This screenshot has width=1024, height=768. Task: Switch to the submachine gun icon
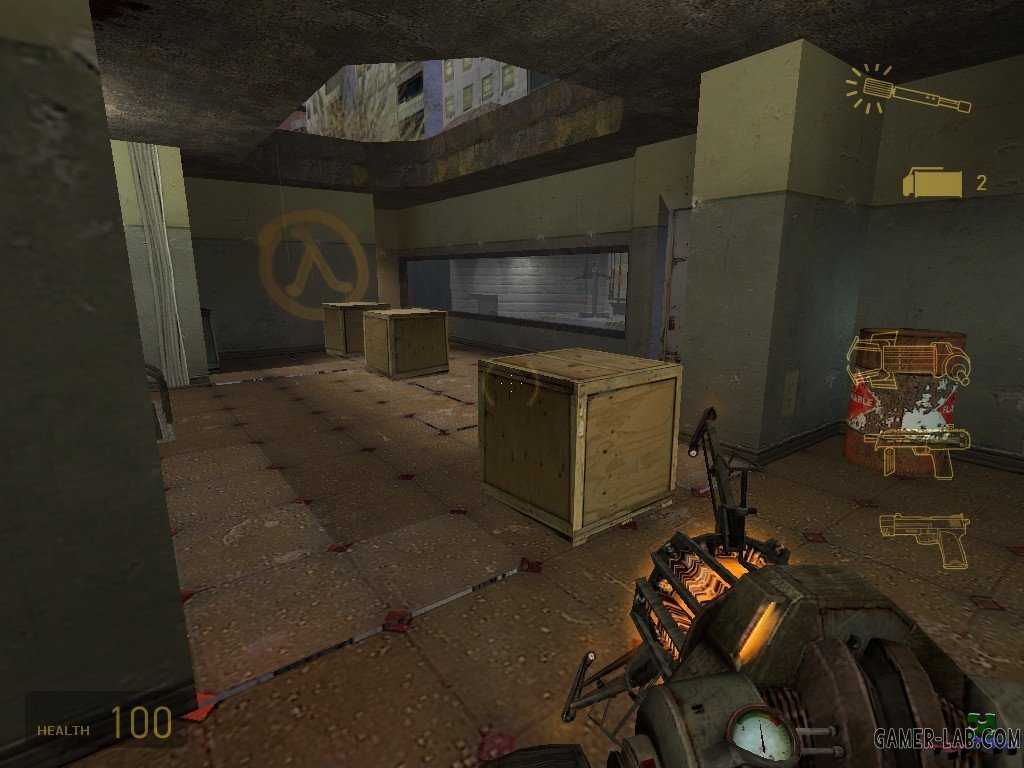pos(916,448)
